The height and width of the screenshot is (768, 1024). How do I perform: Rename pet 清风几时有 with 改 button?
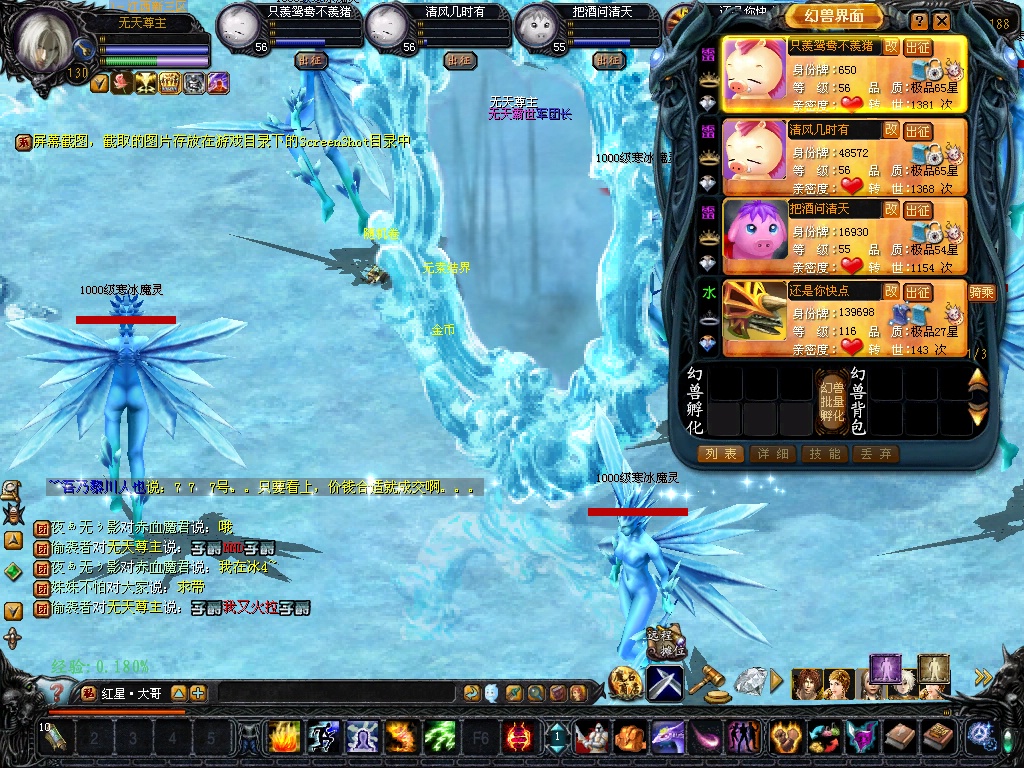click(890, 129)
